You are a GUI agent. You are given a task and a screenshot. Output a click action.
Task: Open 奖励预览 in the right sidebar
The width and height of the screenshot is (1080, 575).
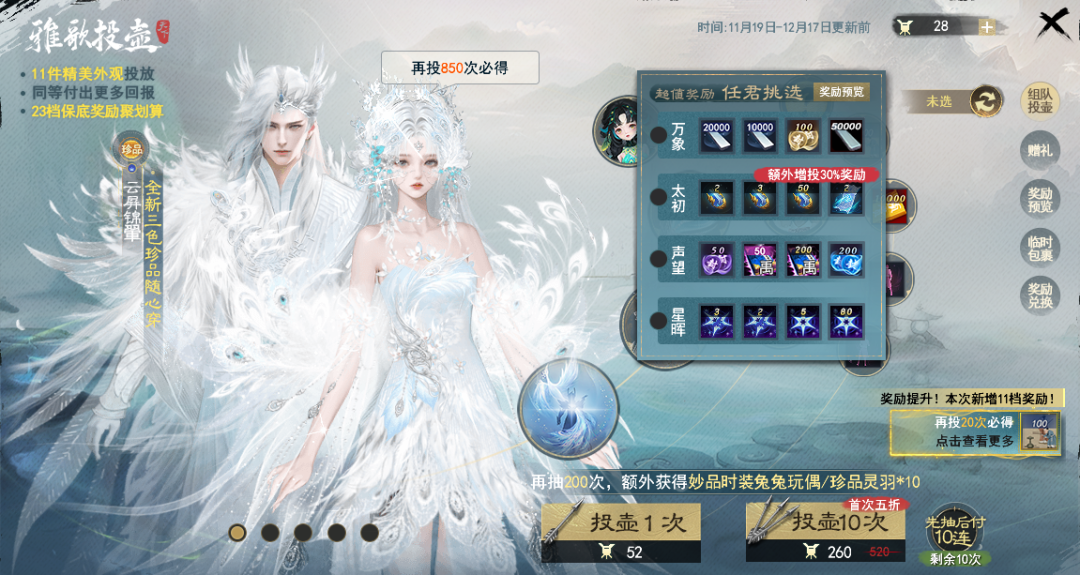1040,198
